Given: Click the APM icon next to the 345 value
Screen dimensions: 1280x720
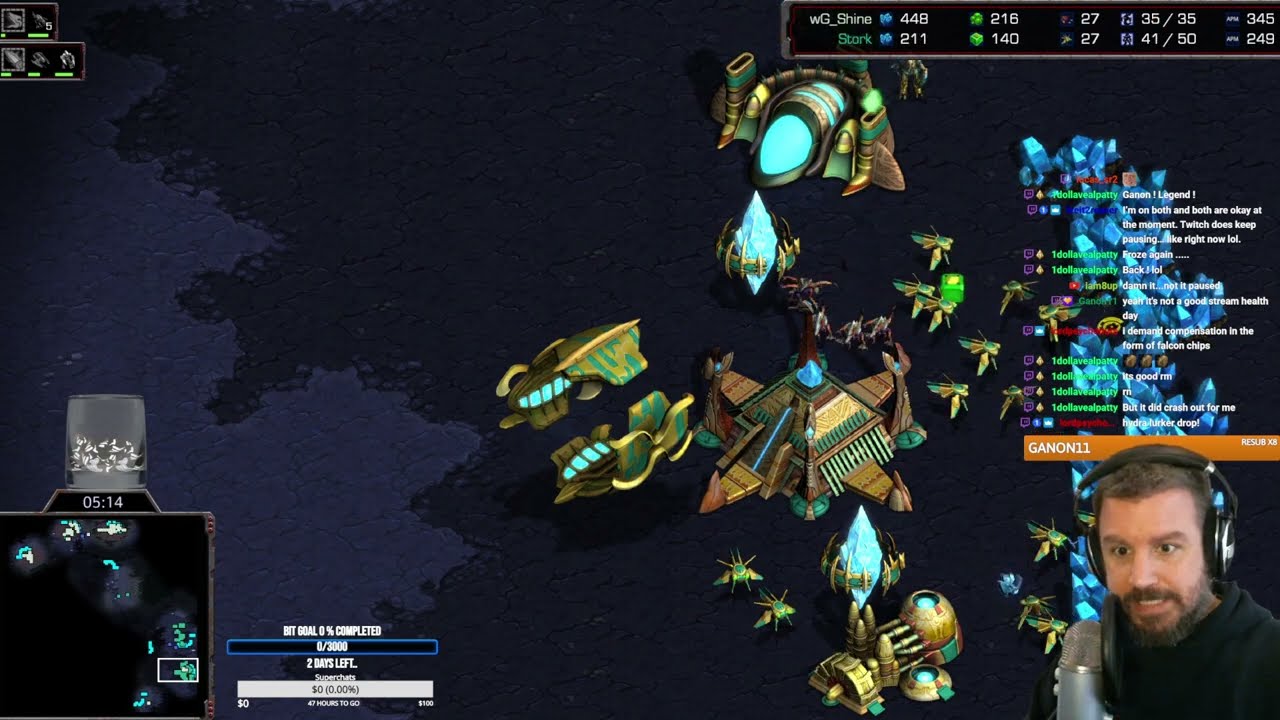Looking at the screenshot, I should 1231,18.
